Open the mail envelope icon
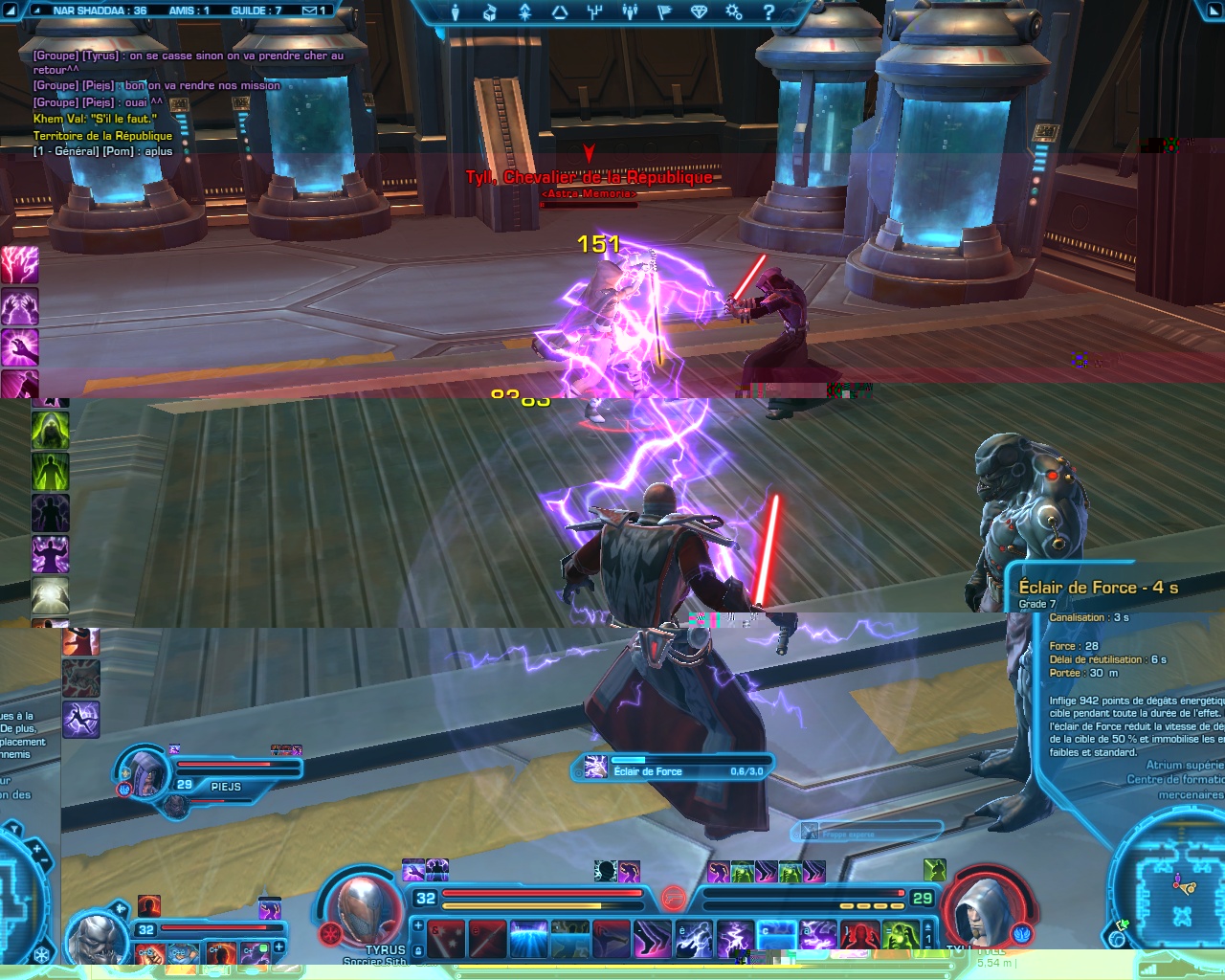 [310, 11]
